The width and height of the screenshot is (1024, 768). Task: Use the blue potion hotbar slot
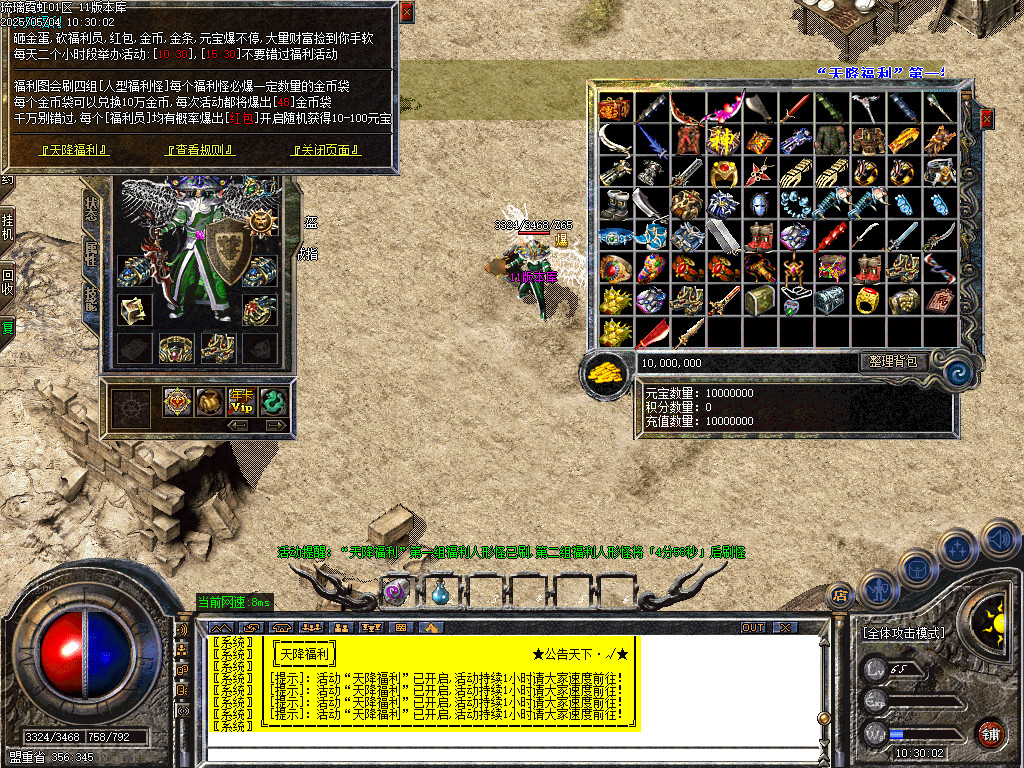tap(440, 592)
